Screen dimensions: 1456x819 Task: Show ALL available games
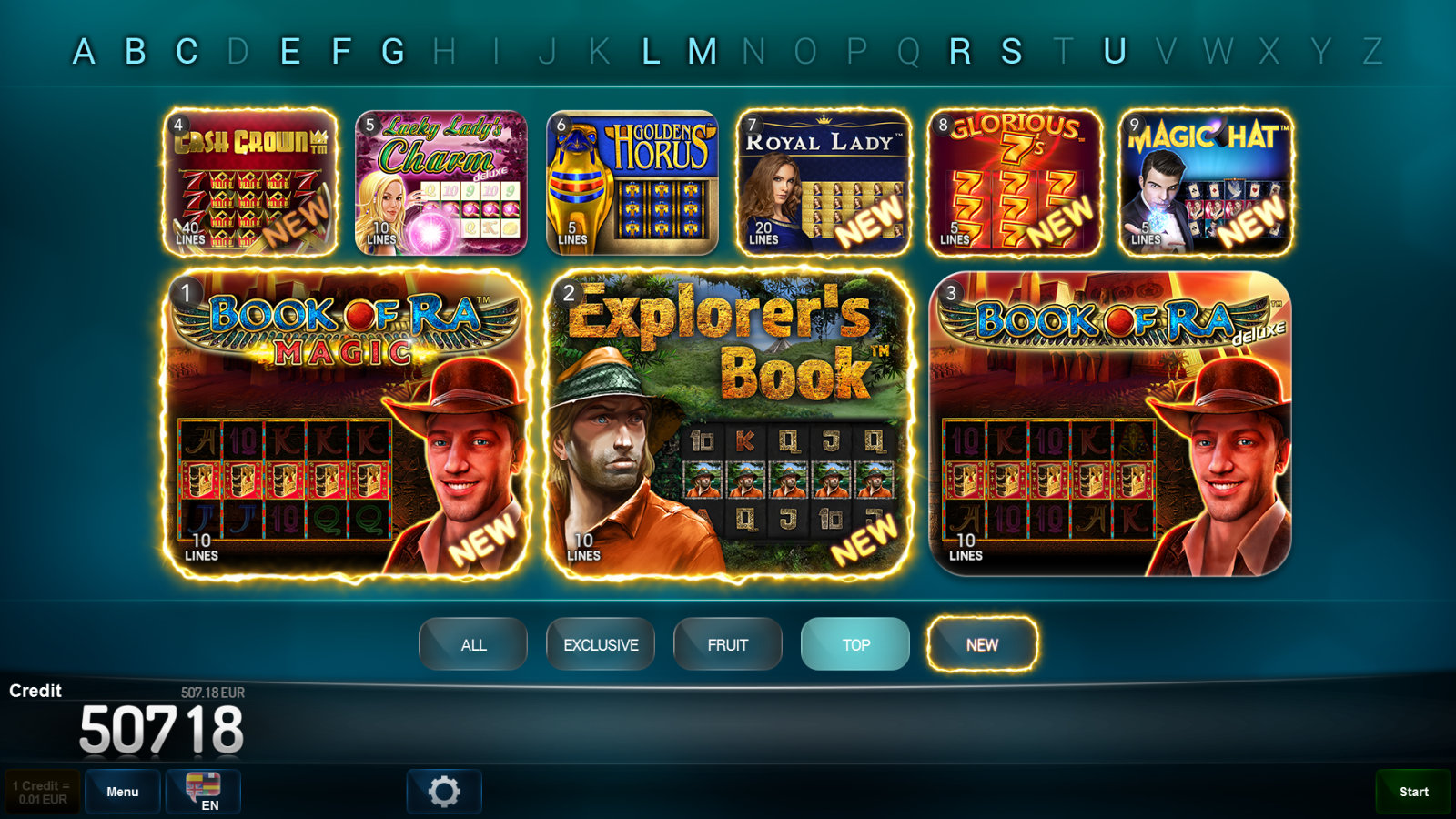(472, 644)
